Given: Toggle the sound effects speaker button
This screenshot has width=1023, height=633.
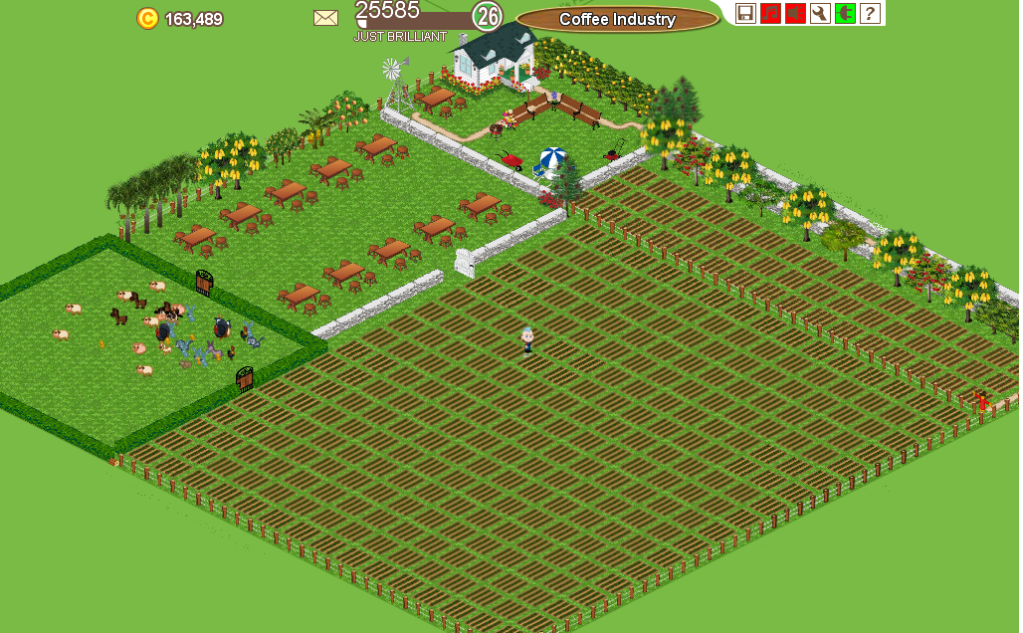Looking at the screenshot, I should tap(795, 13).
